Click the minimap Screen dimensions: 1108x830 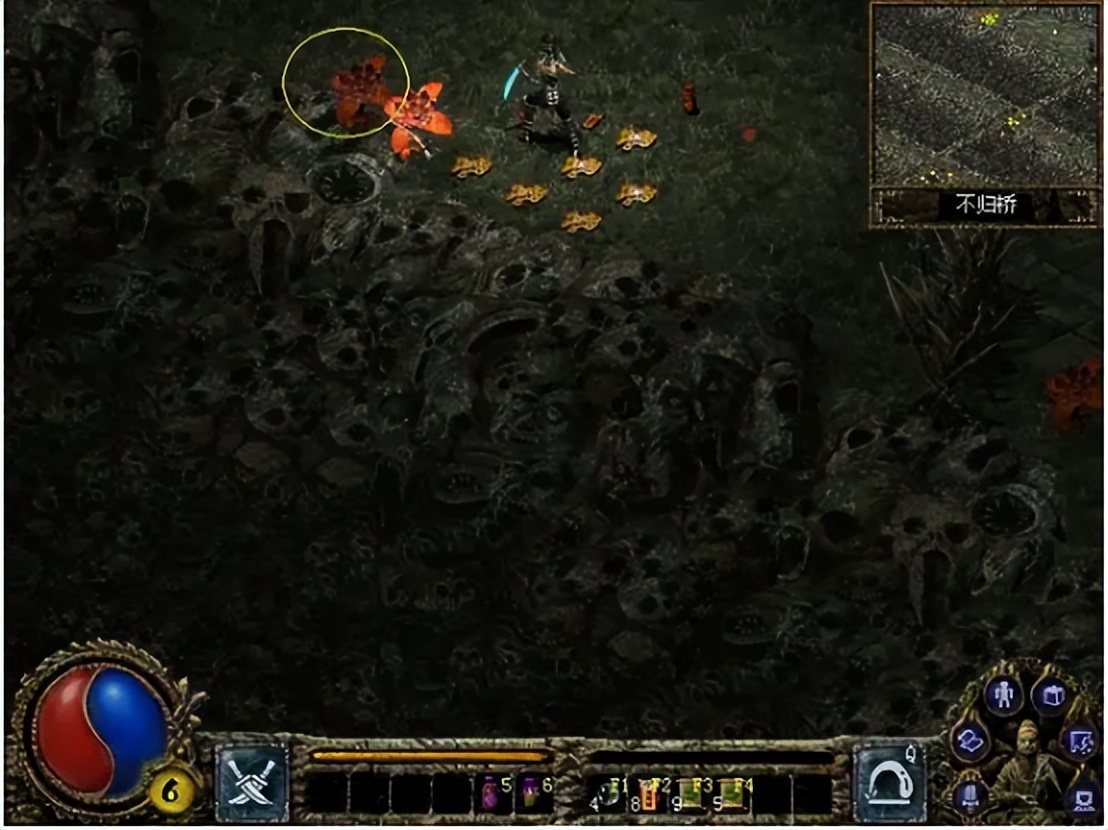(x=987, y=95)
